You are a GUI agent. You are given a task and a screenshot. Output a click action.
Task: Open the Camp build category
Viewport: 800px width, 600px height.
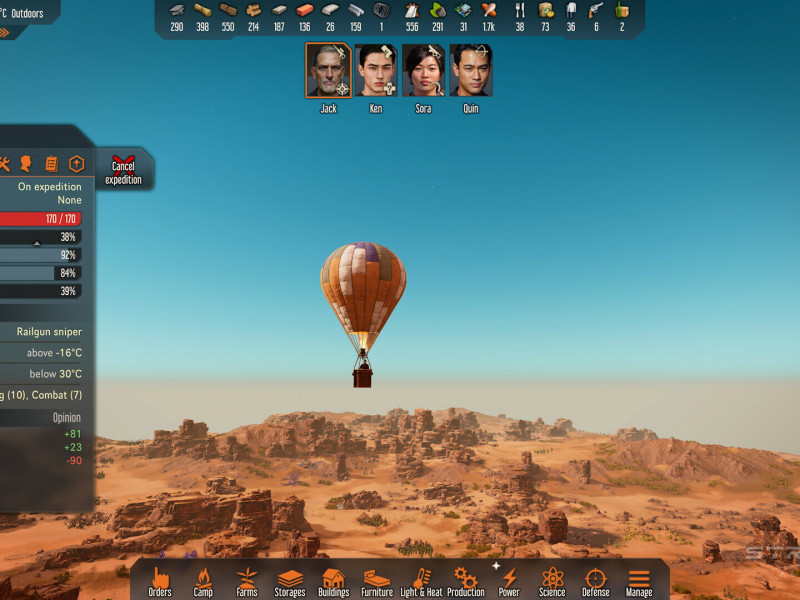tap(203, 580)
